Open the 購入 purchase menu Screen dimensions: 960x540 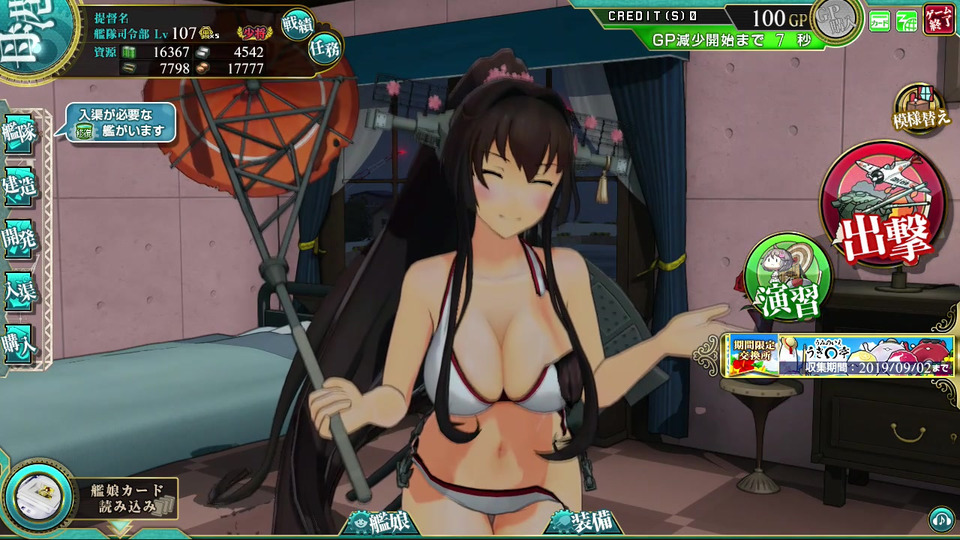(20, 341)
